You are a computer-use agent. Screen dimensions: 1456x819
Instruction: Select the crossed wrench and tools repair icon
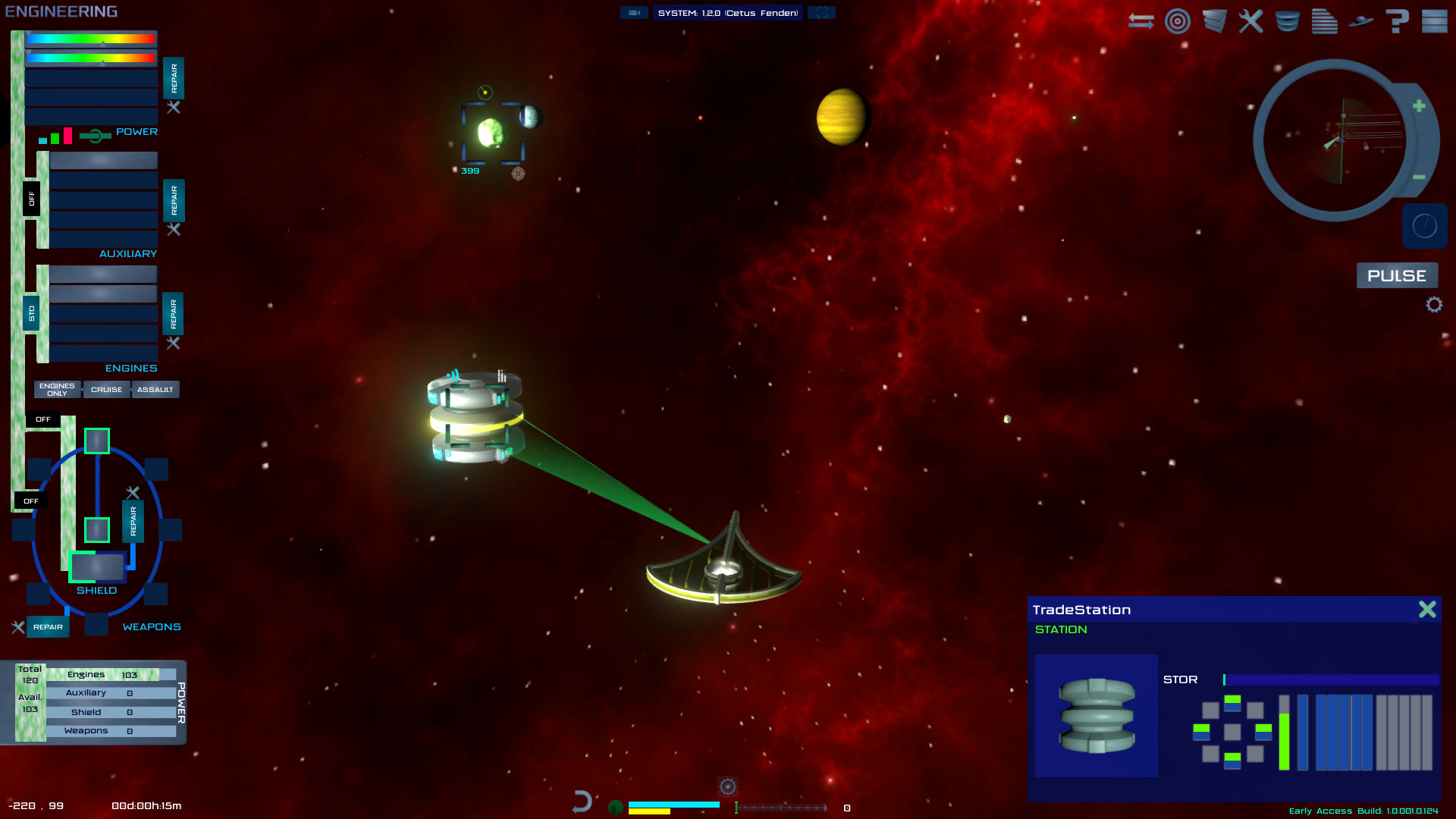[x=1250, y=21]
